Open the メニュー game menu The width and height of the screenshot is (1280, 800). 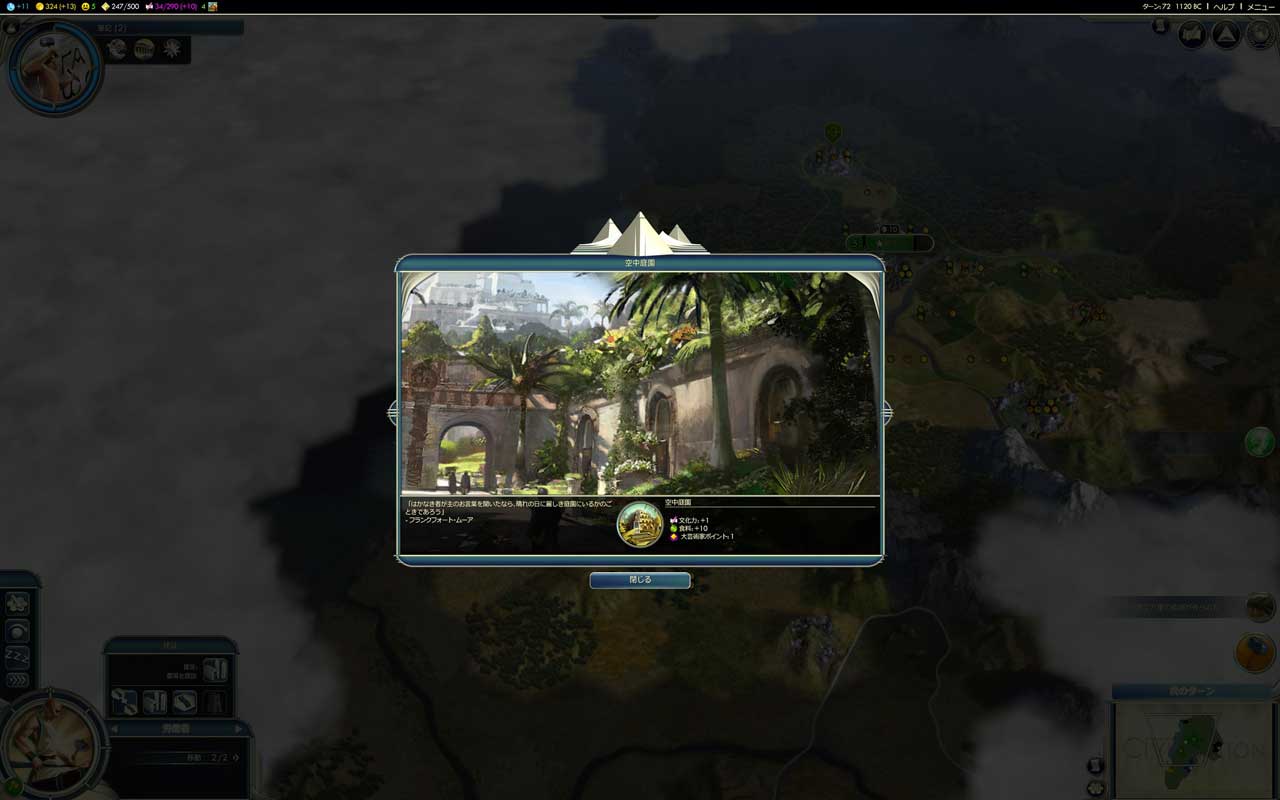(1260, 7)
